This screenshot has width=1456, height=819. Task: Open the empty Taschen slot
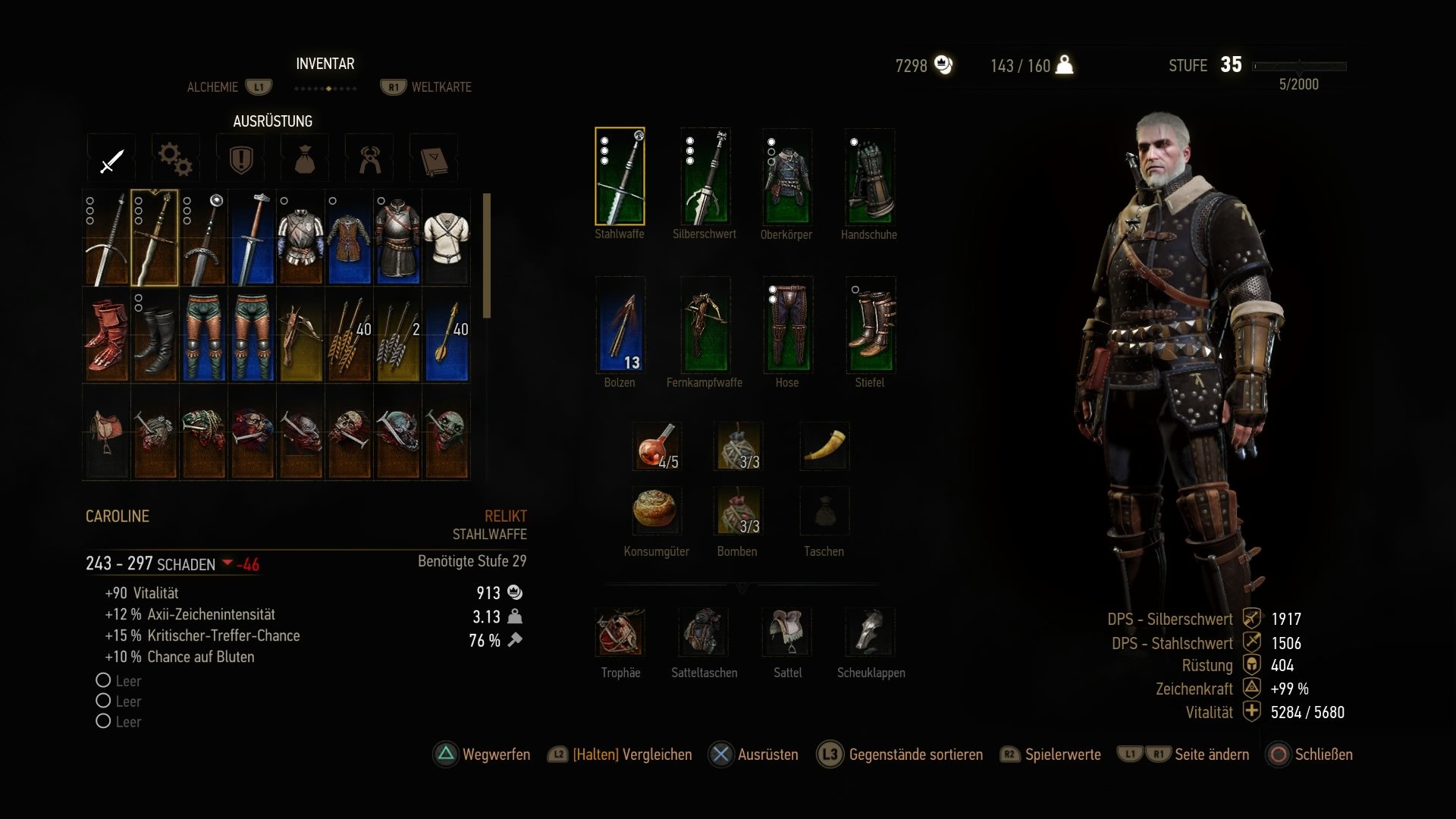tap(824, 511)
